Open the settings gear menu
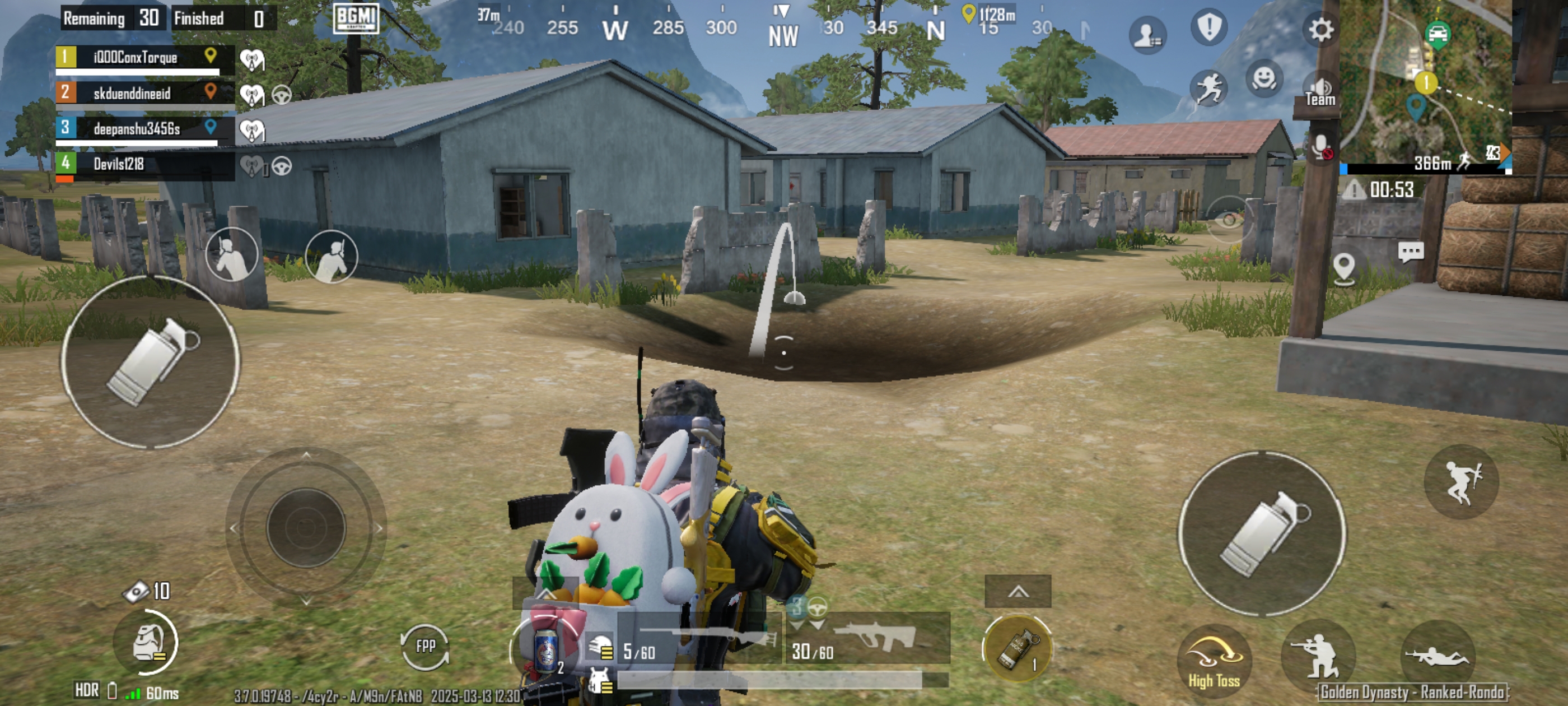The height and width of the screenshot is (706, 1568). coord(1320,29)
